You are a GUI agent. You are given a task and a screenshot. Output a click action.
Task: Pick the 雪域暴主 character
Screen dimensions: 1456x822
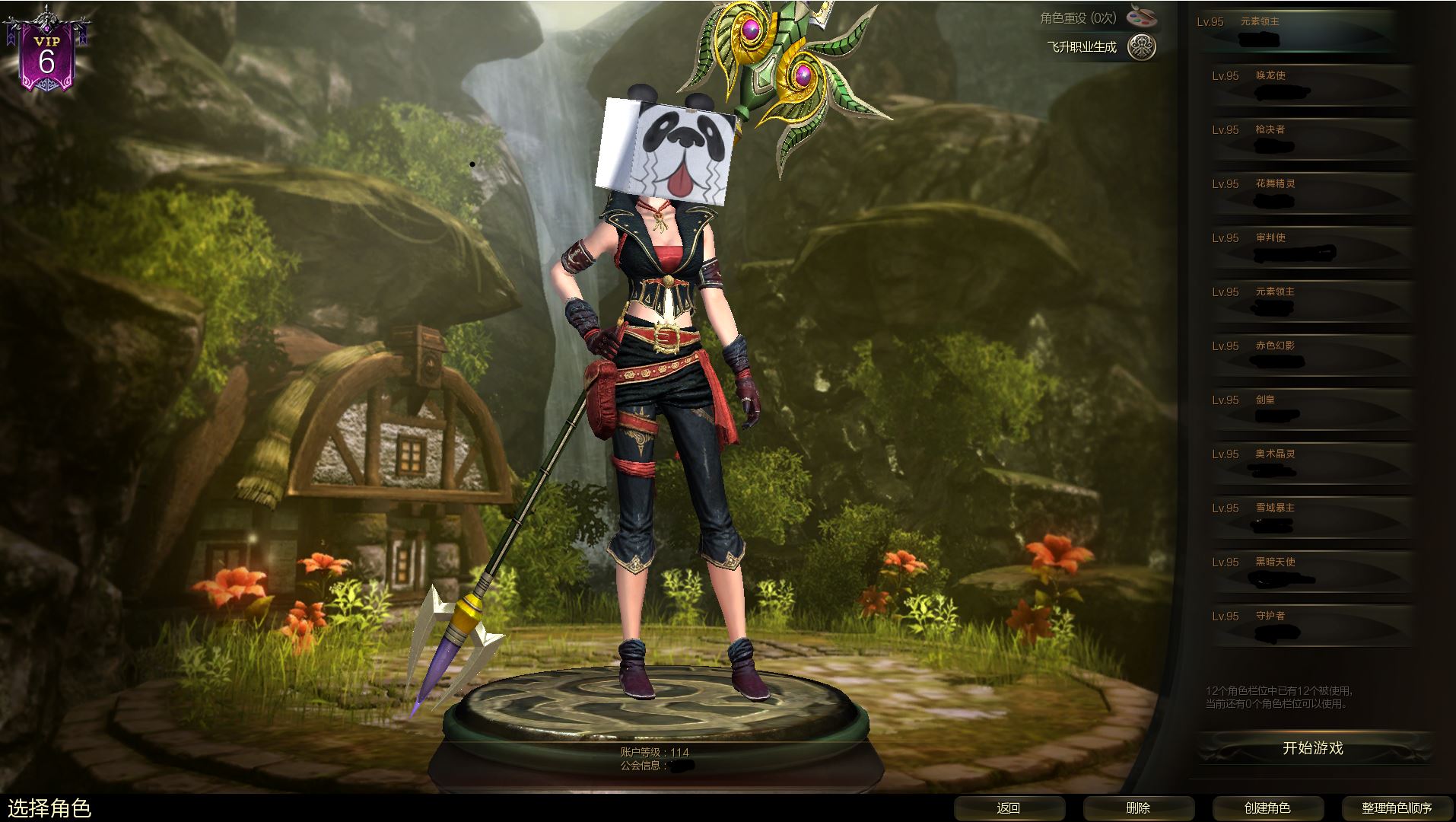click(1310, 518)
